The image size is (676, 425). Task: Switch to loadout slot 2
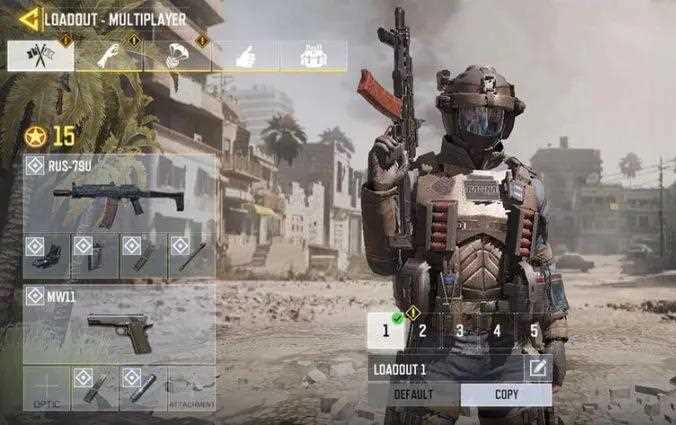[x=423, y=331]
